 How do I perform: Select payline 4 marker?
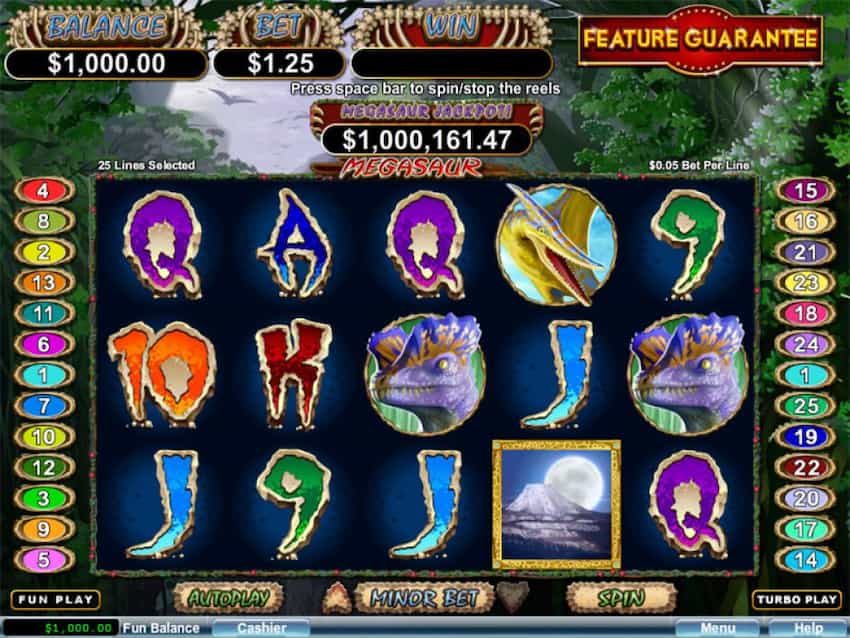click(x=43, y=189)
